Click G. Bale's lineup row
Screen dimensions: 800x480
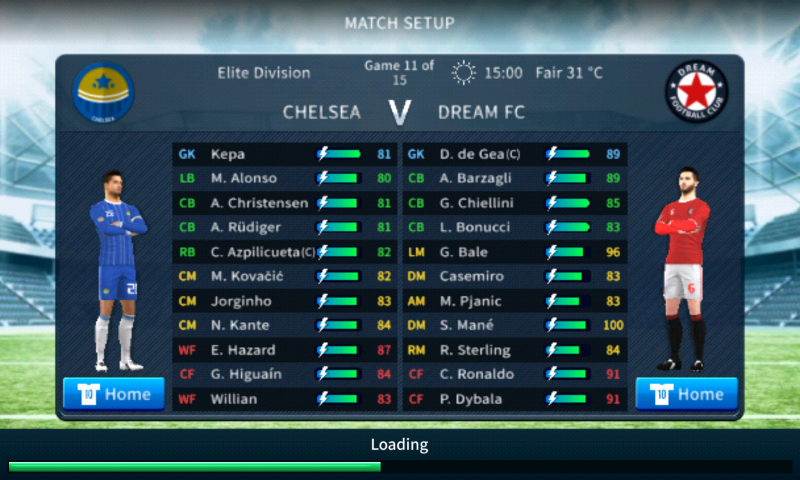click(x=515, y=252)
